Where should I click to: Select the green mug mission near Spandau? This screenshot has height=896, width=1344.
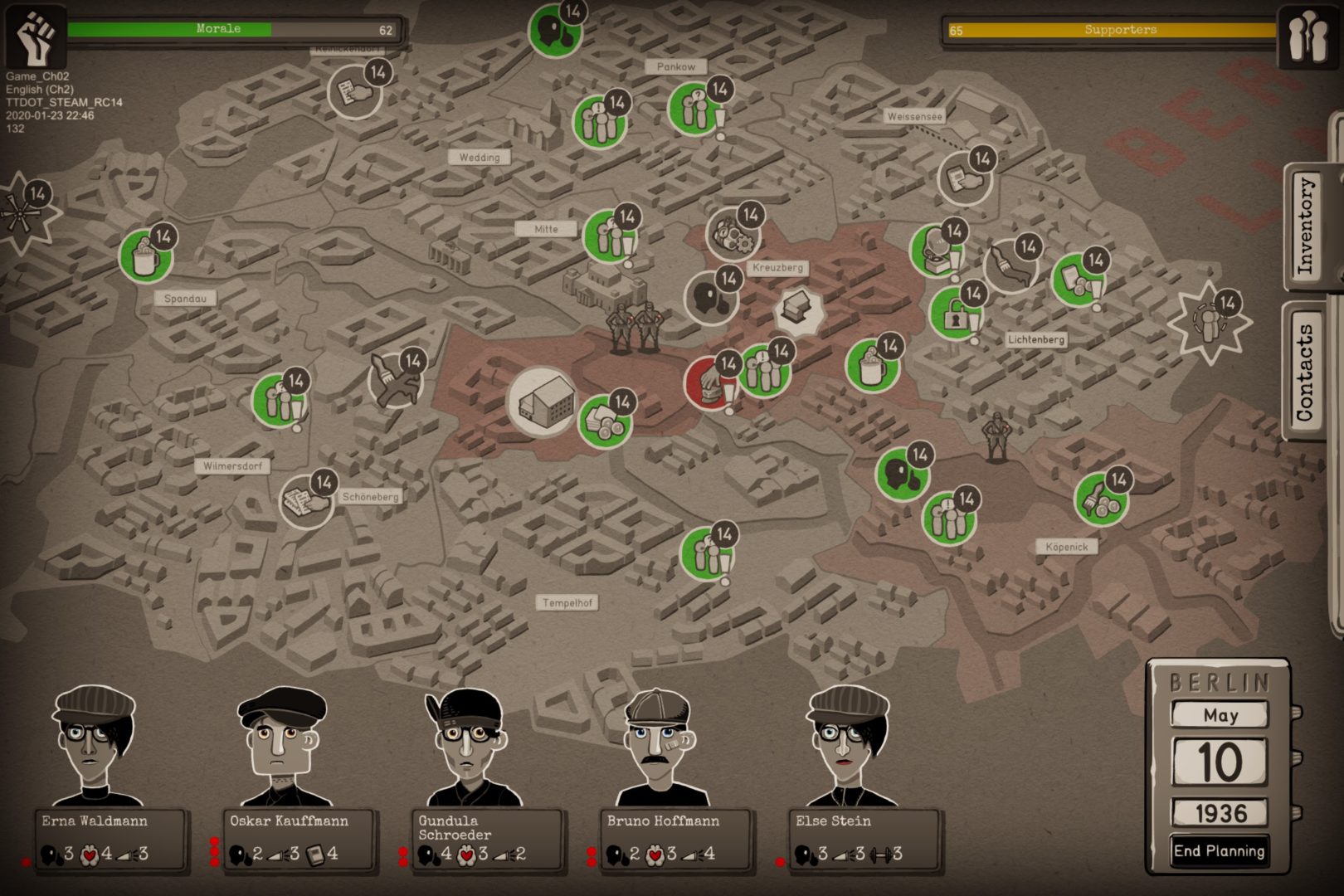(146, 256)
